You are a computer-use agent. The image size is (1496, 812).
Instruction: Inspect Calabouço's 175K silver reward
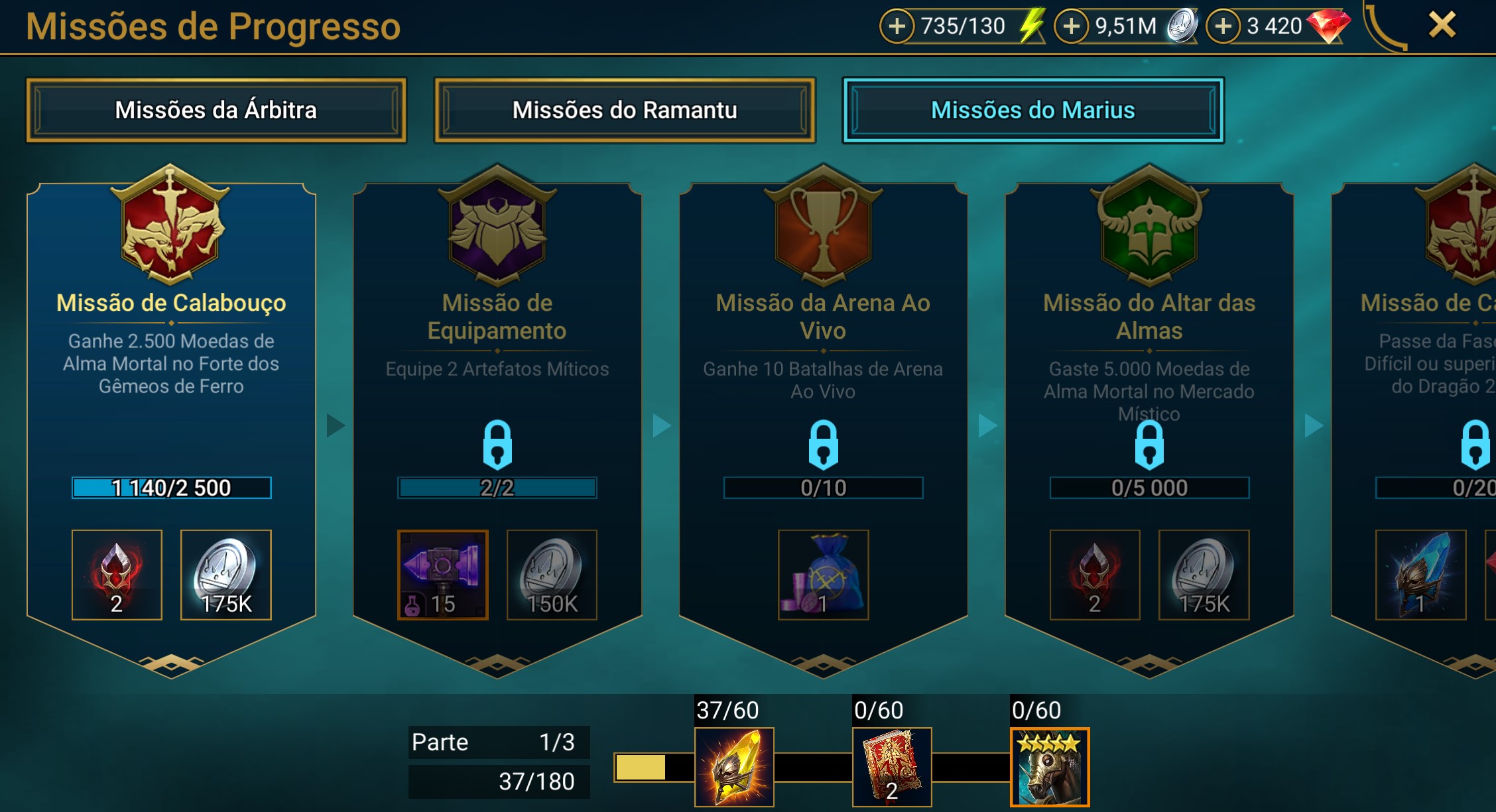click(x=225, y=575)
